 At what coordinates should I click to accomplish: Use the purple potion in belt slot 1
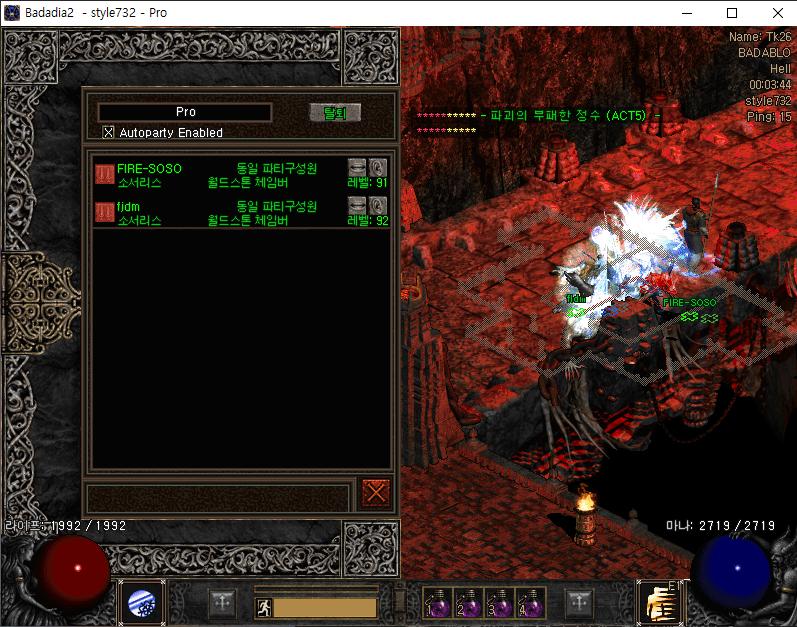(x=437, y=603)
